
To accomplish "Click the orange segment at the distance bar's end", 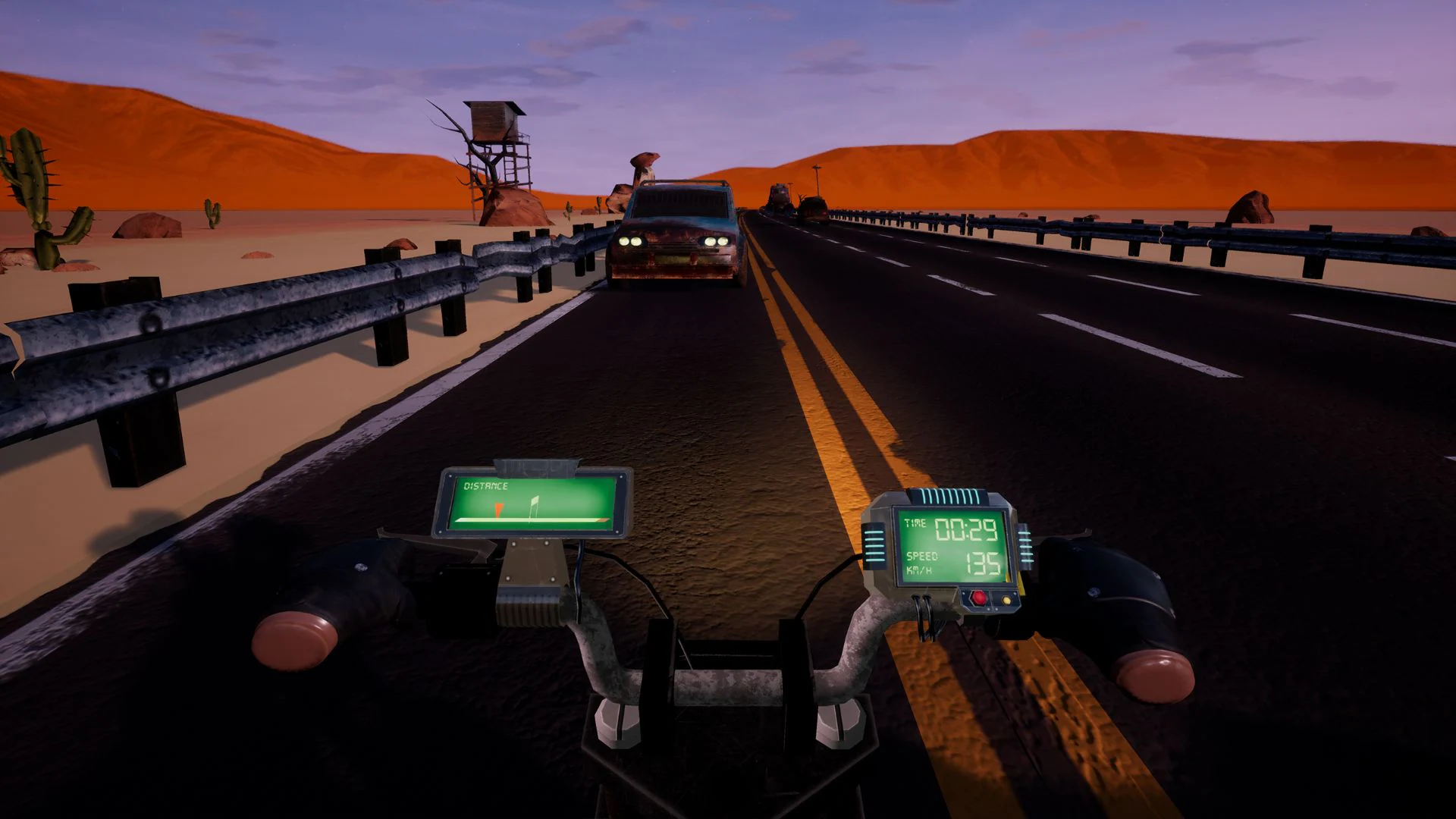I will pyautogui.click(x=602, y=520).
